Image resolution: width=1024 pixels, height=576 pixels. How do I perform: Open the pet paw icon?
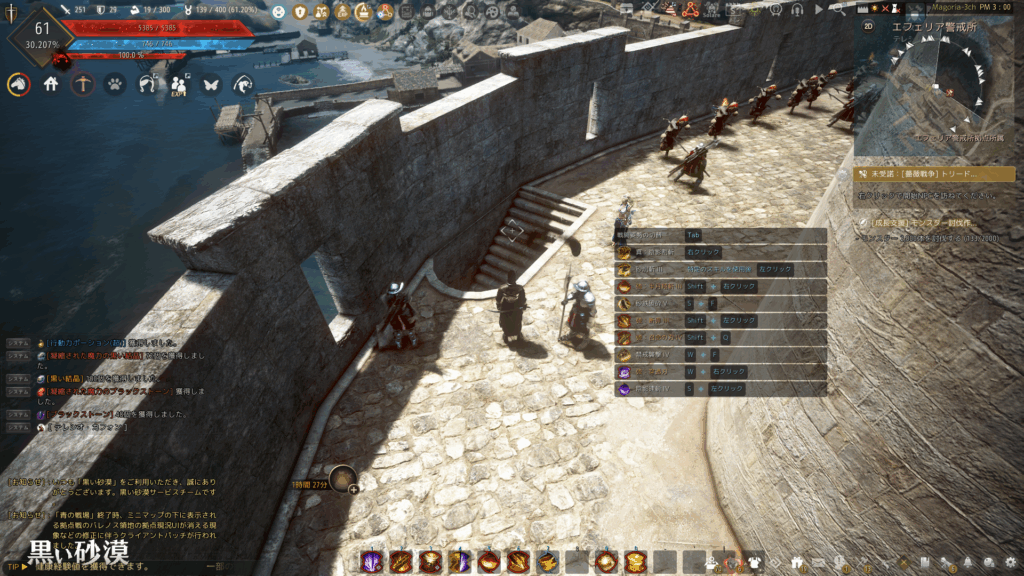click(115, 85)
